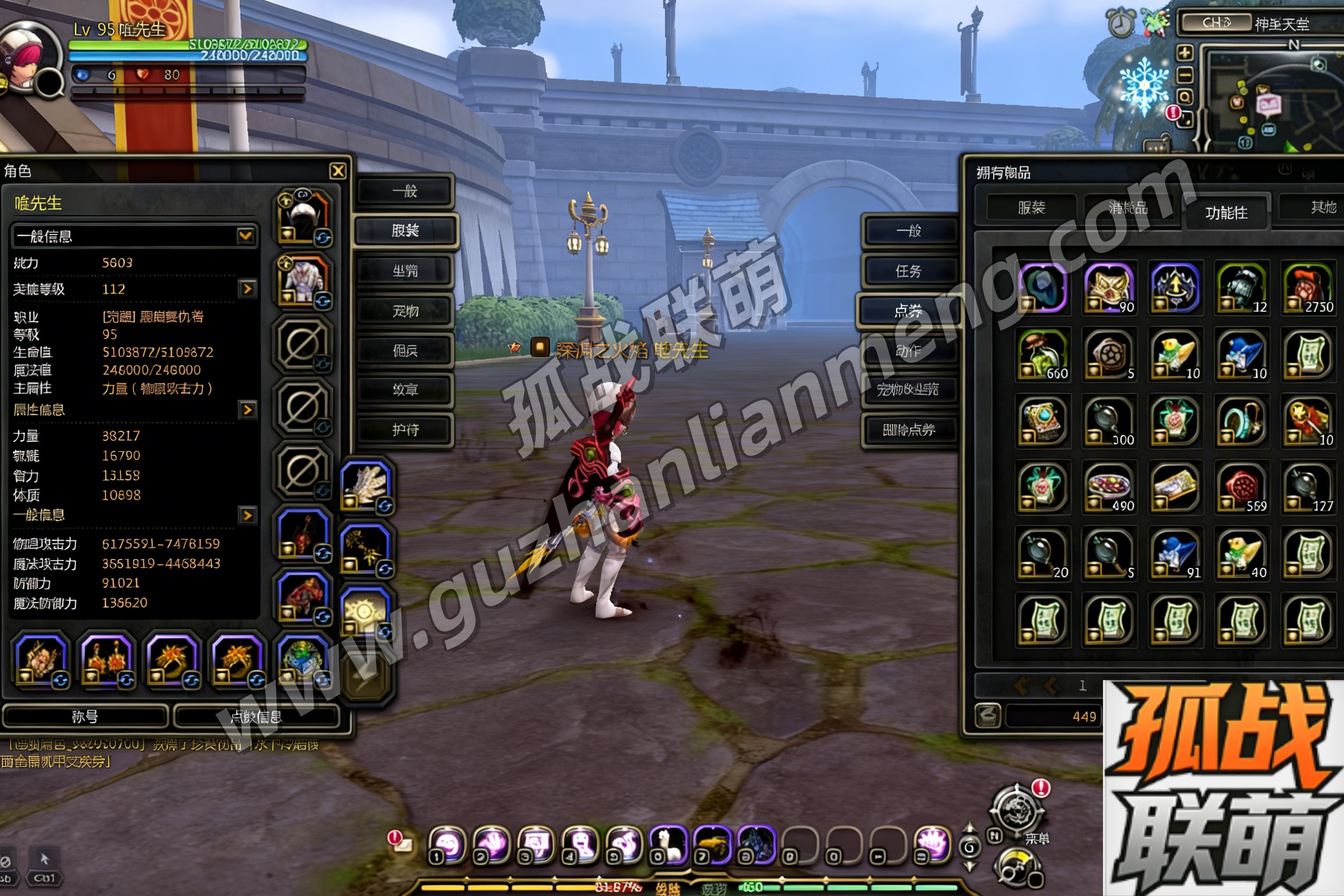Click the 称号 title button
The height and width of the screenshot is (896, 1344).
click(85, 716)
